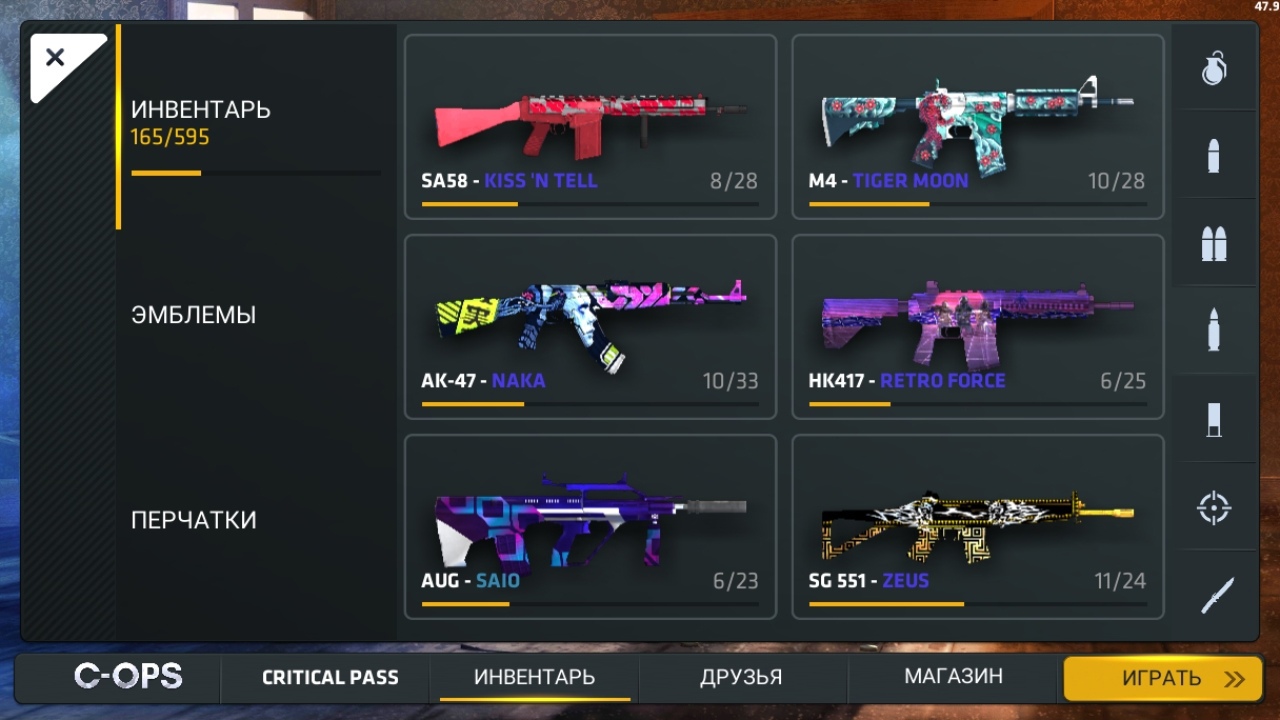Filter by the double bullets icon
Viewport: 1280px width, 720px height.
point(1214,243)
